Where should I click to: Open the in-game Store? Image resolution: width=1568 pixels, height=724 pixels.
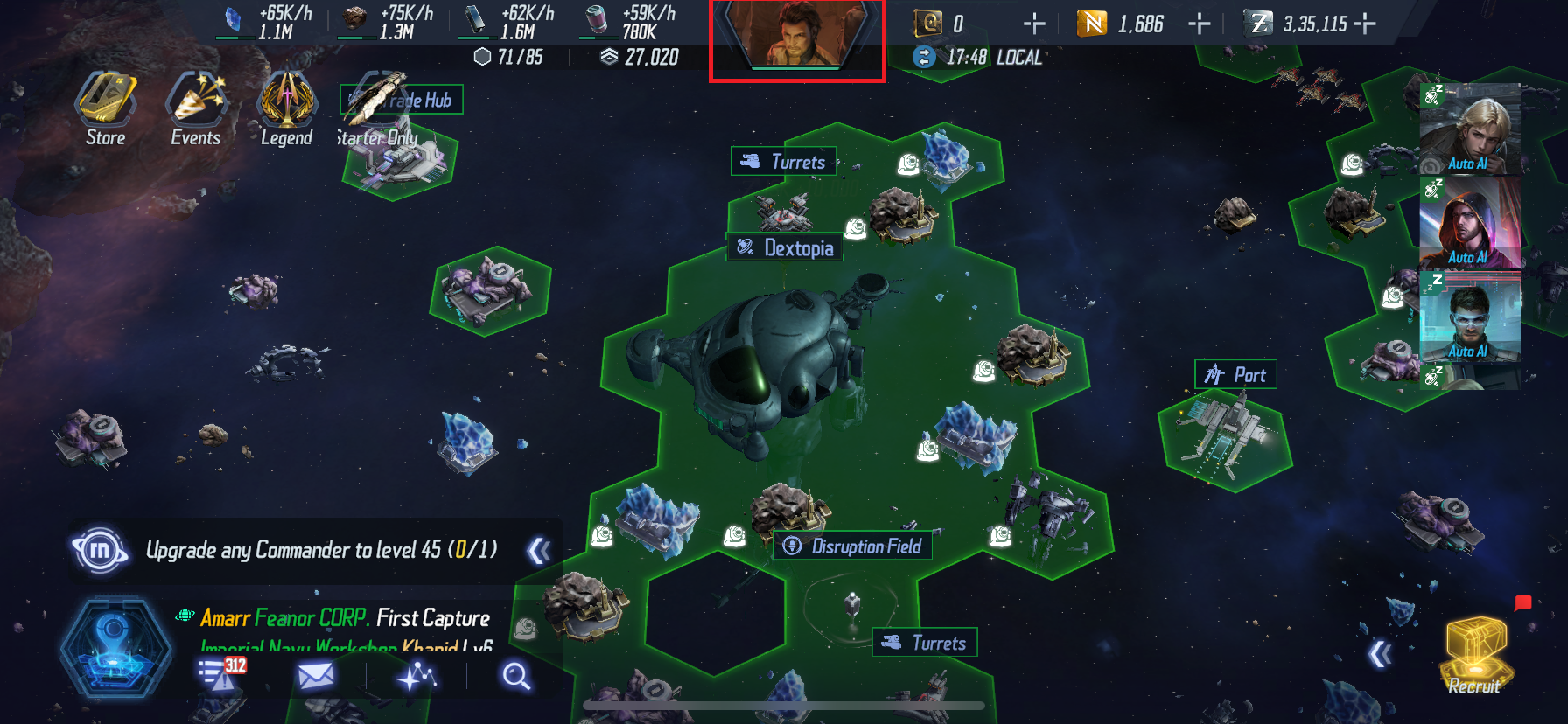pos(105,109)
